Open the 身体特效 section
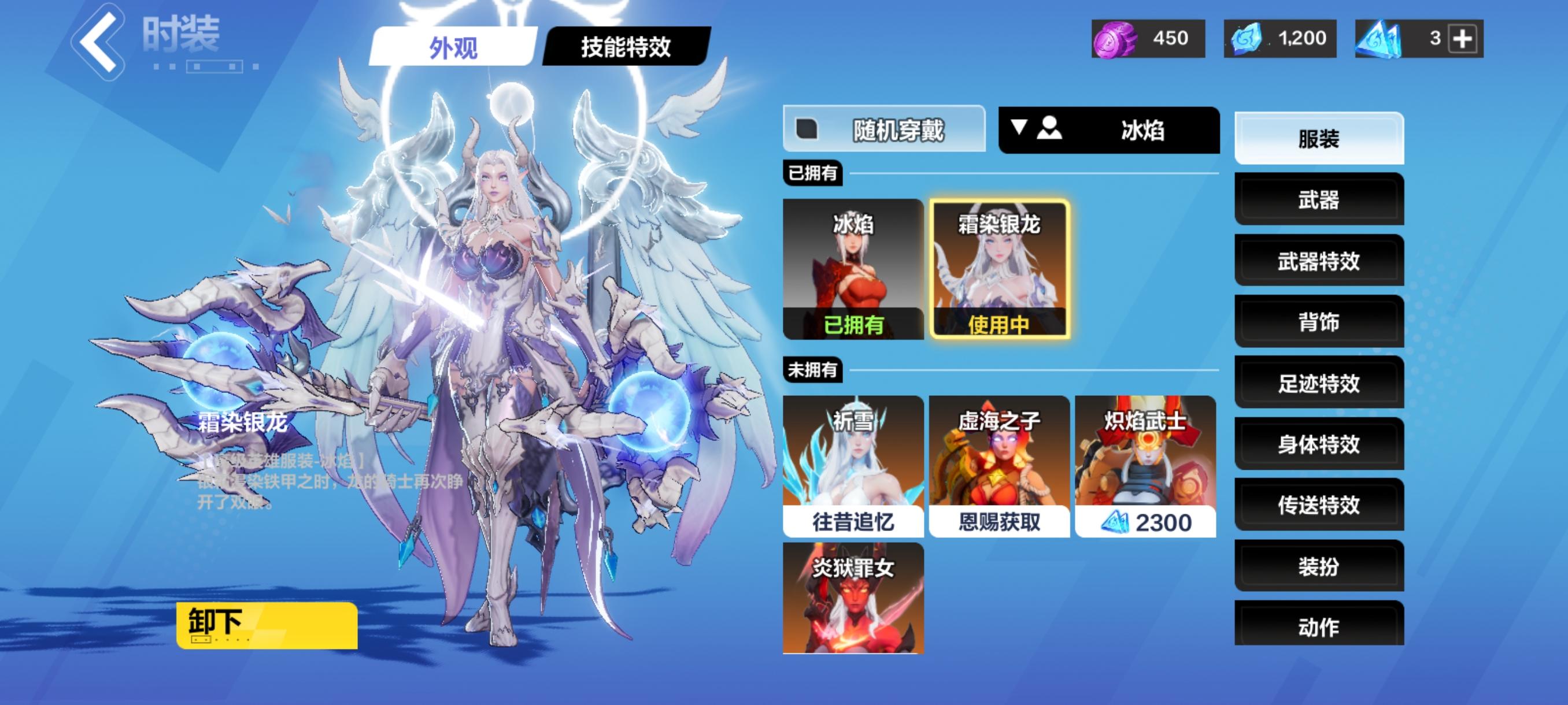Screen dimensions: 1568x705 pyautogui.click(x=1319, y=444)
